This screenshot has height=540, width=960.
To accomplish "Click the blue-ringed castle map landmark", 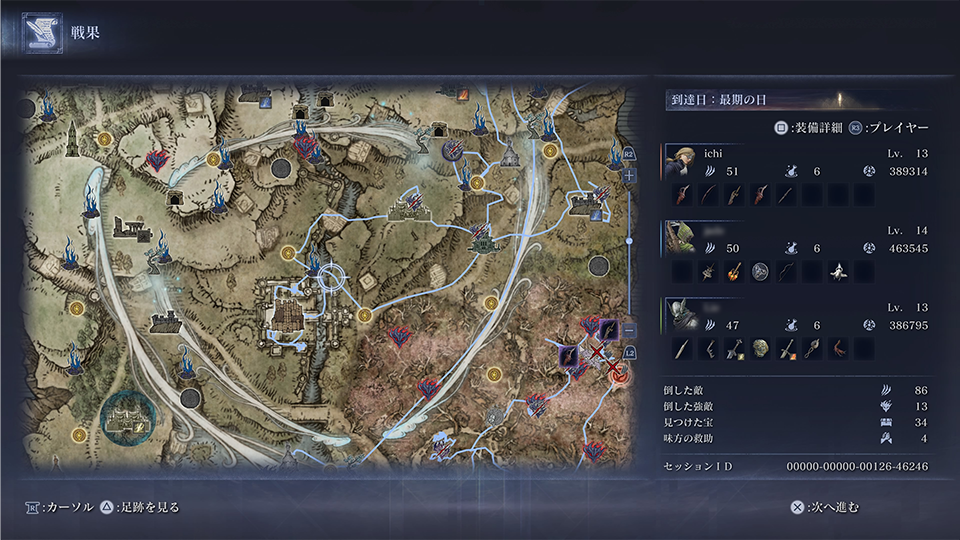I will (128, 422).
